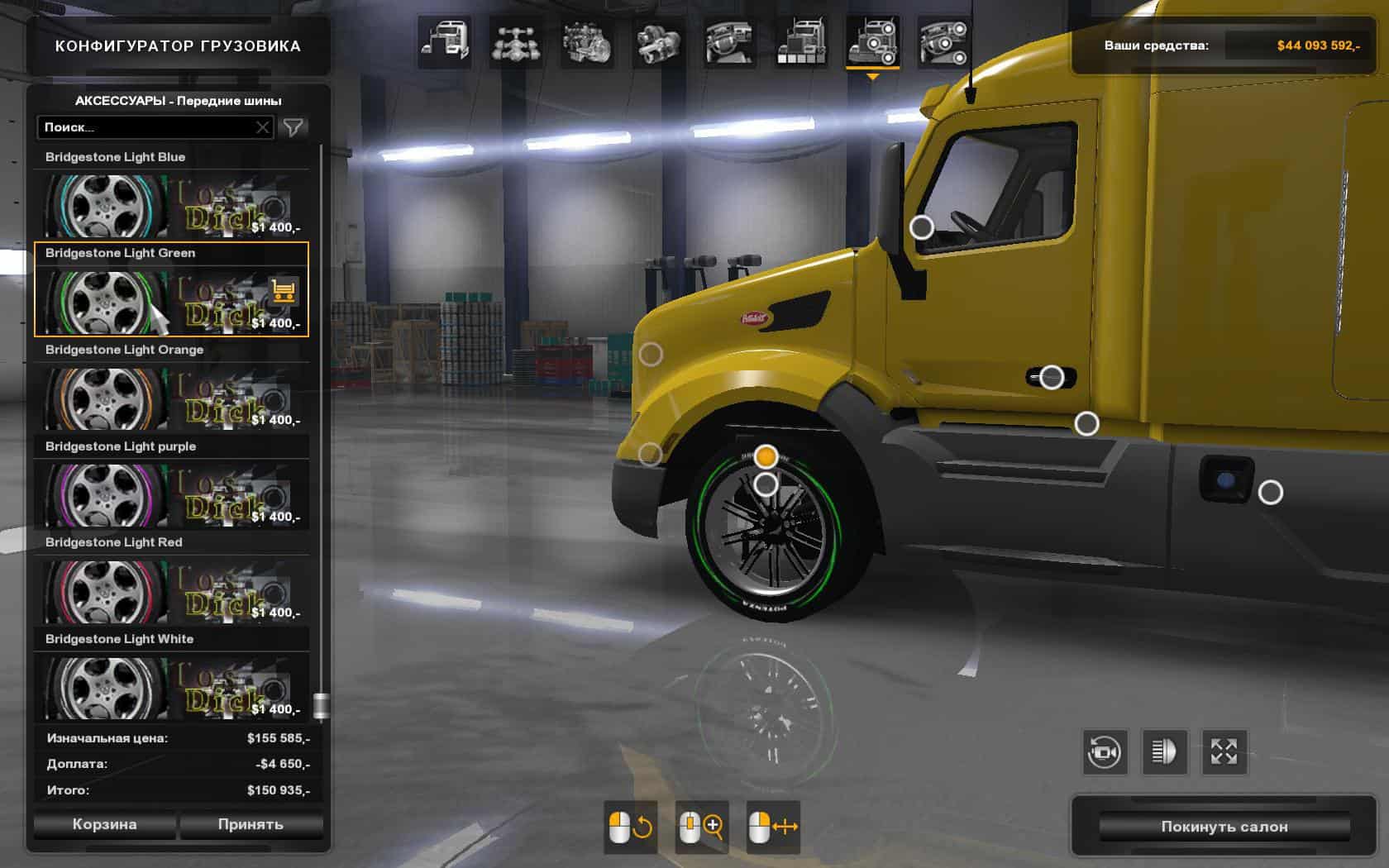1389x868 pixels.
Task: Add Light Green tires to cart
Action: click(x=284, y=291)
